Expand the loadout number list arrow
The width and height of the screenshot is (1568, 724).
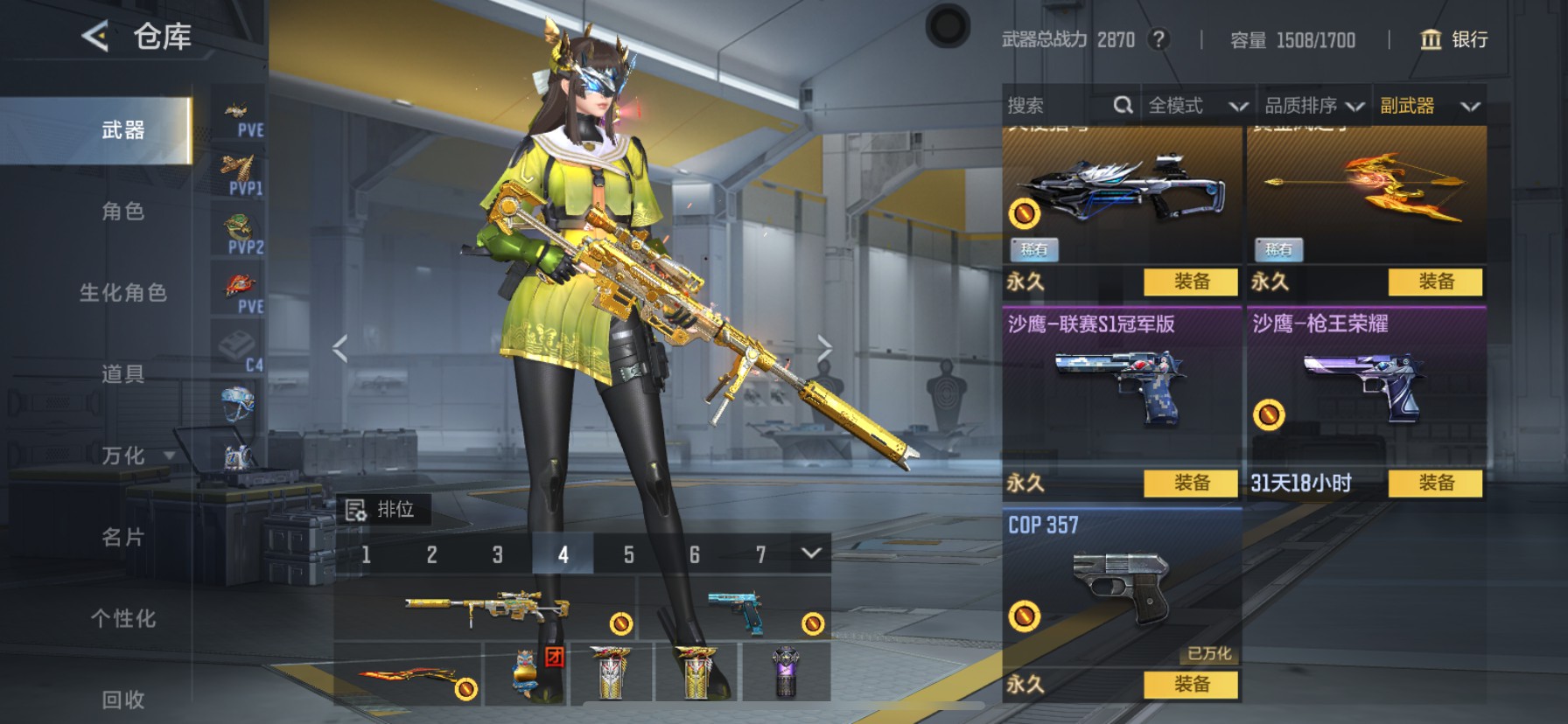click(x=811, y=553)
